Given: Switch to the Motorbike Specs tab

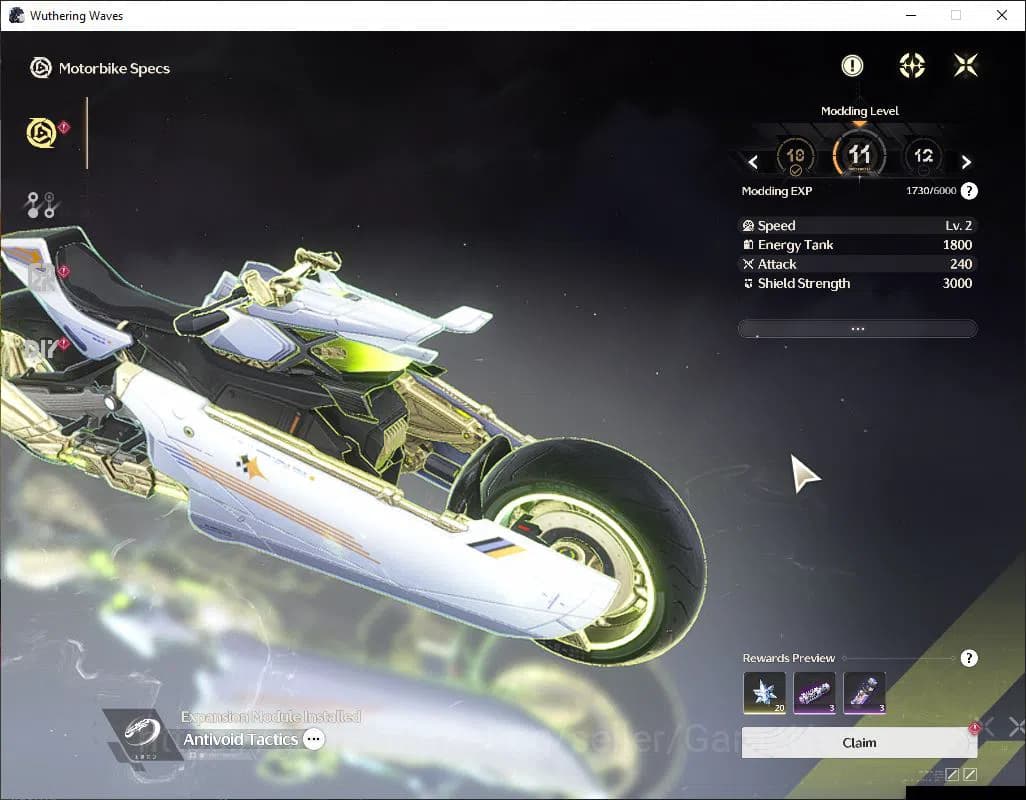Looking at the screenshot, I should coord(42,132).
